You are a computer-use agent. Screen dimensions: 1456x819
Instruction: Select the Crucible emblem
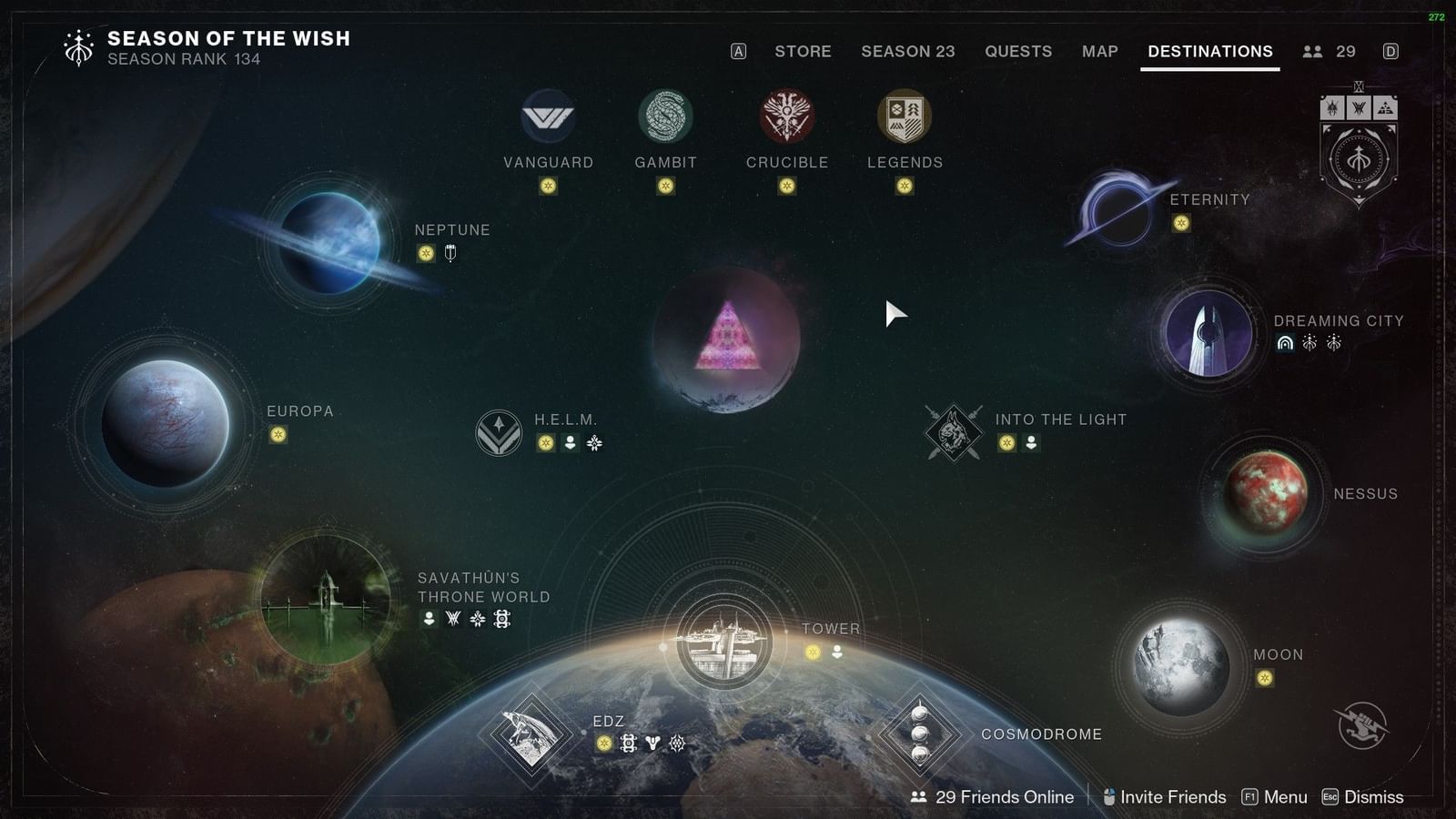[784, 116]
